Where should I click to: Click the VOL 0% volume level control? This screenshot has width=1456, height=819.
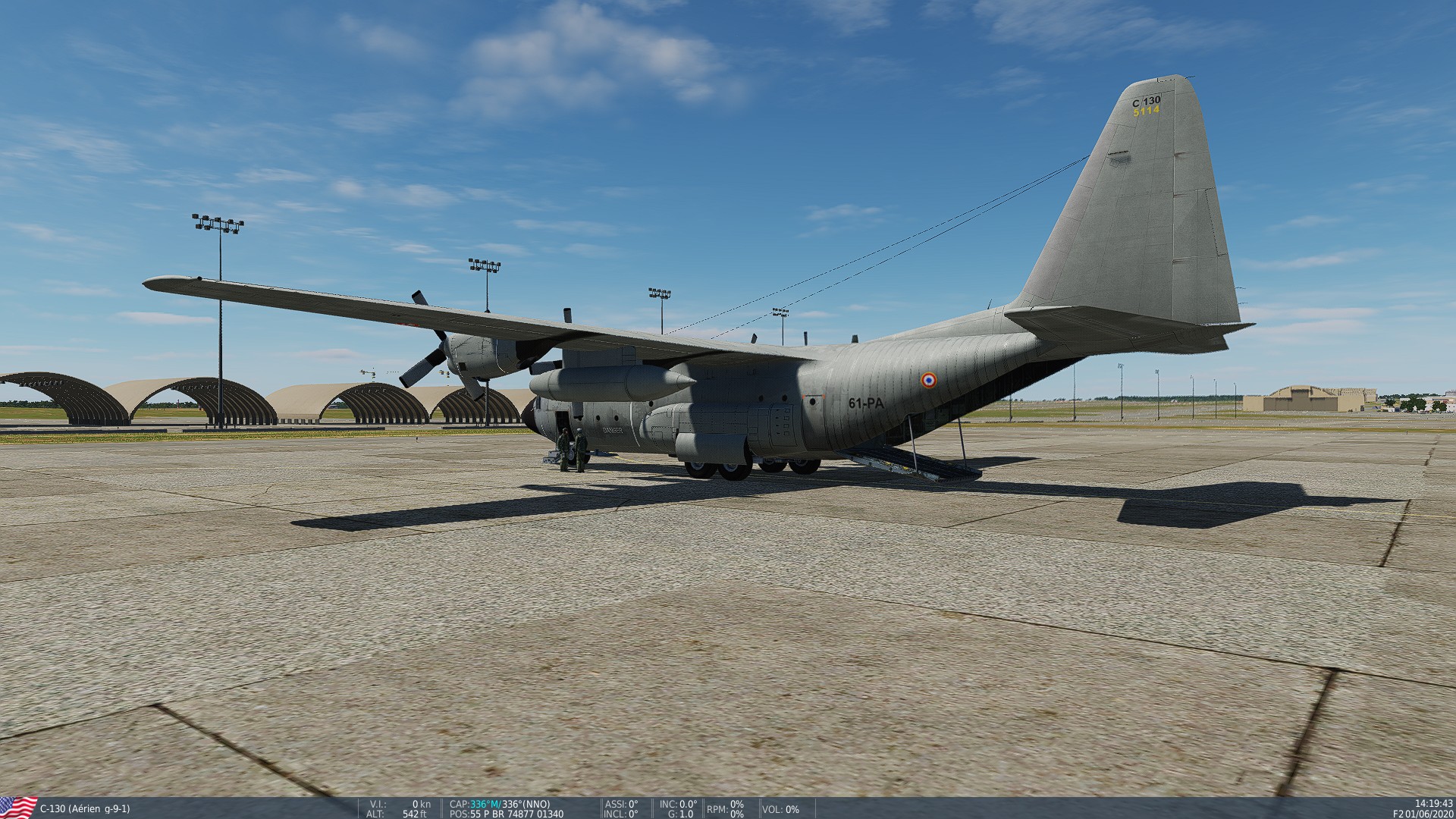pos(792,808)
